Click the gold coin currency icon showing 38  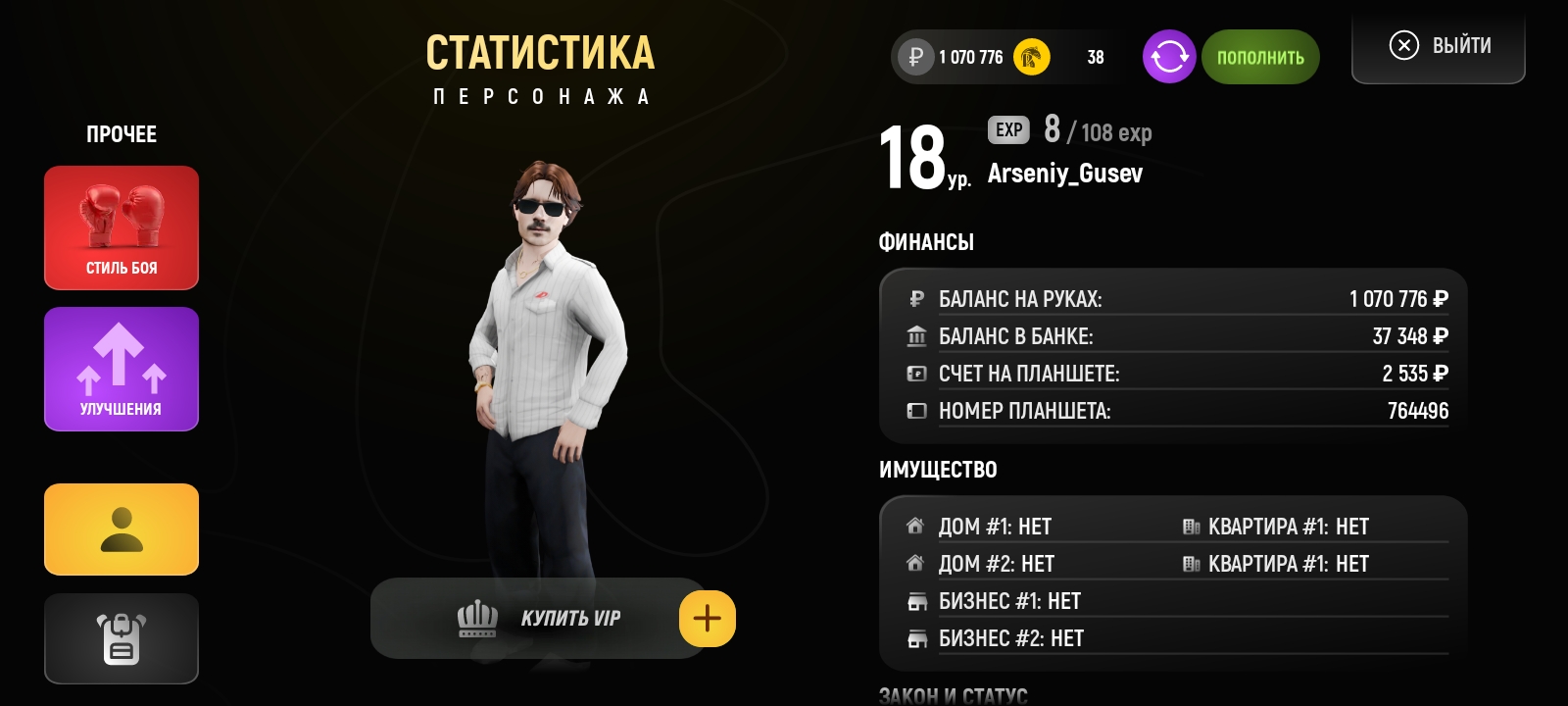(x=1032, y=57)
